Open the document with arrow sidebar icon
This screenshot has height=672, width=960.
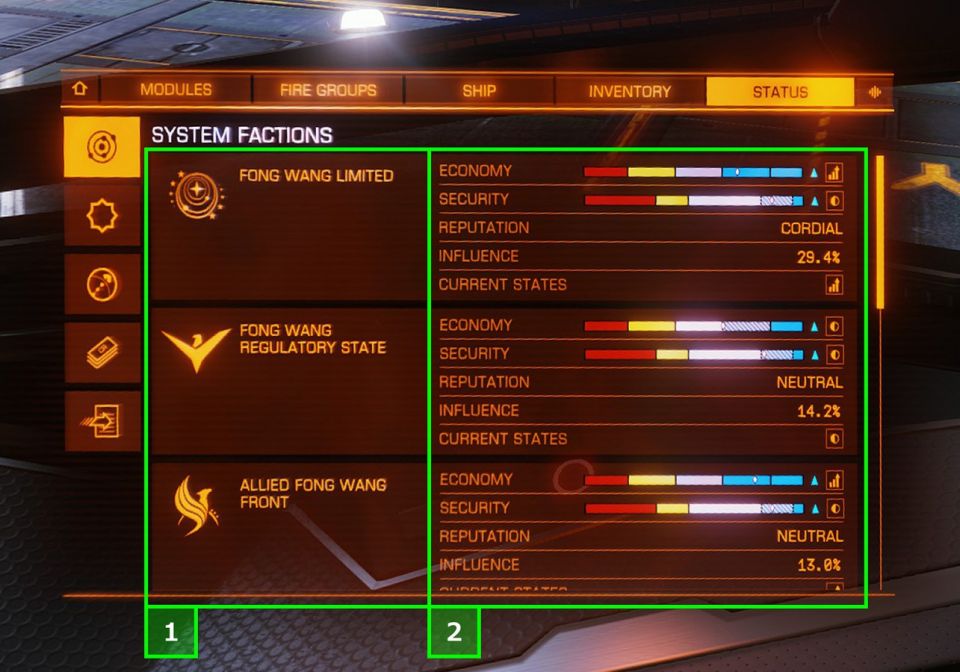pyautogui.click(x=102, y=421)
